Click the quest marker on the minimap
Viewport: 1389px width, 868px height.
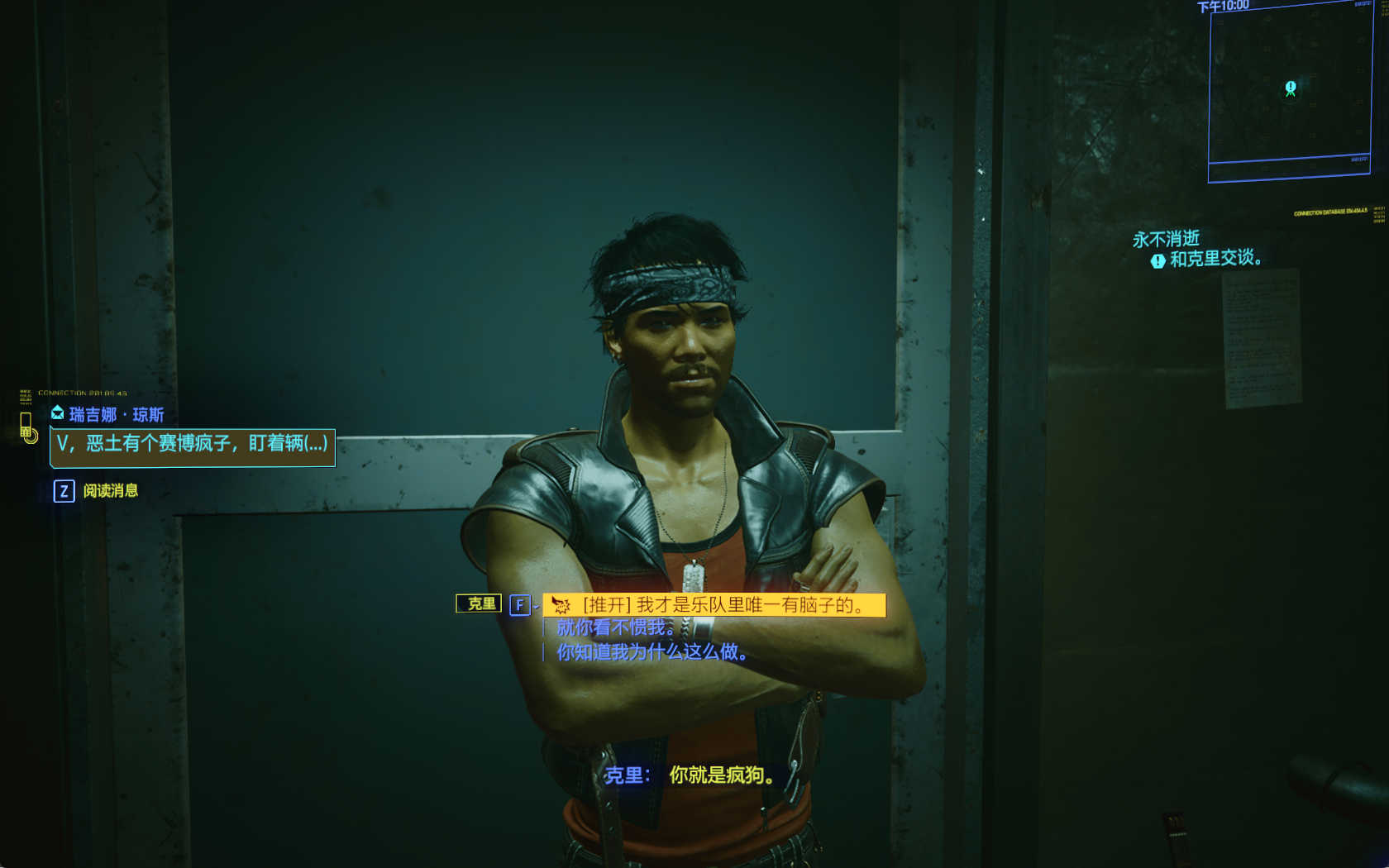[x=1291, y=88]
